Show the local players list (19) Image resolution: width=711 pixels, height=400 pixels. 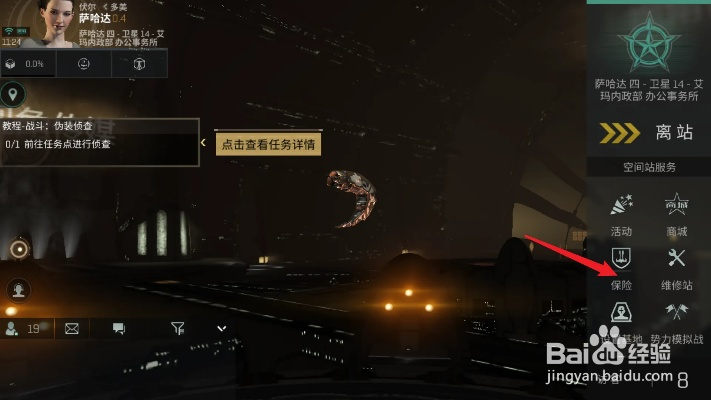23,327
